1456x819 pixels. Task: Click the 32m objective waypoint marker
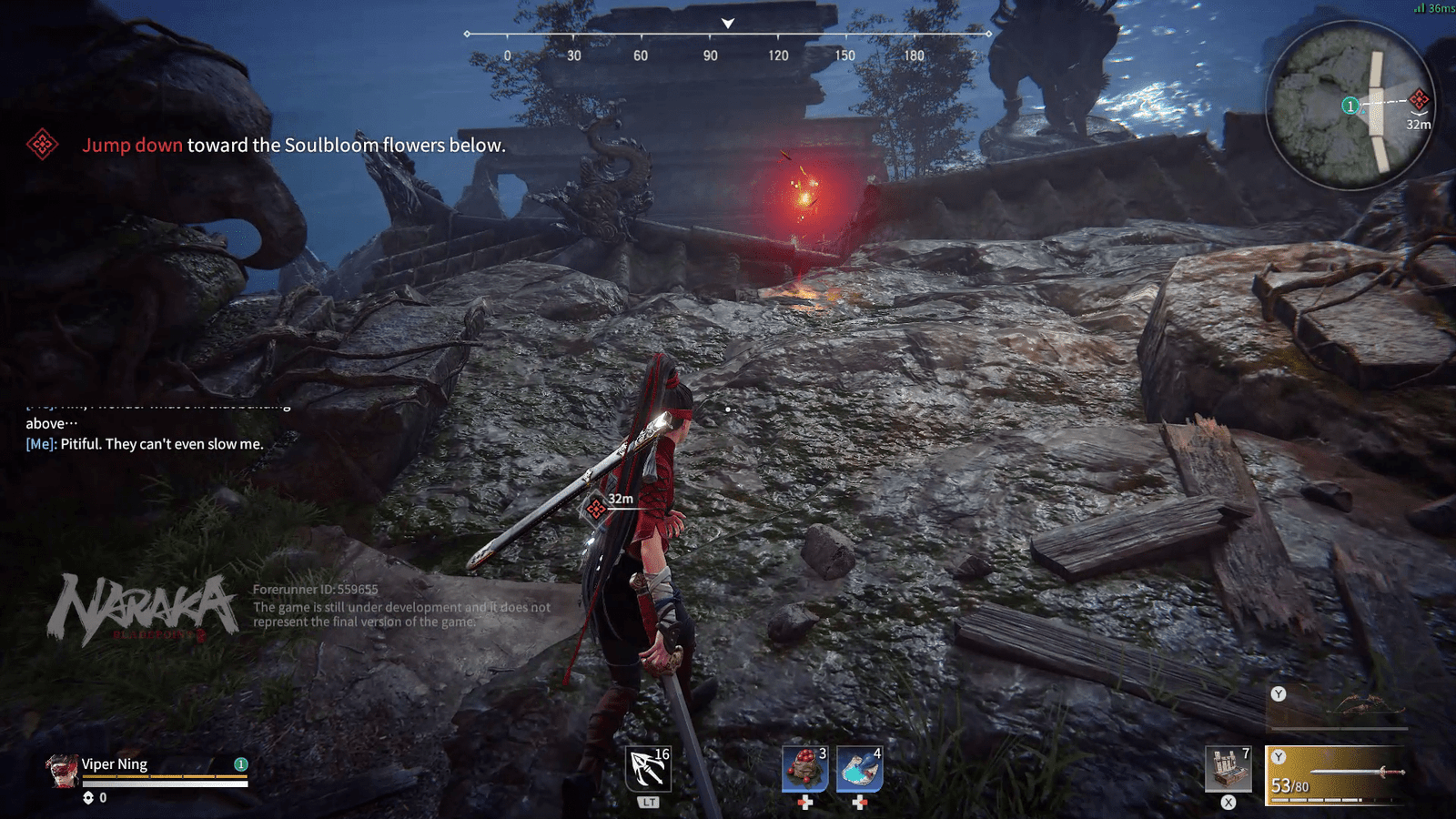pyautogui.click(x=597, y=509)
